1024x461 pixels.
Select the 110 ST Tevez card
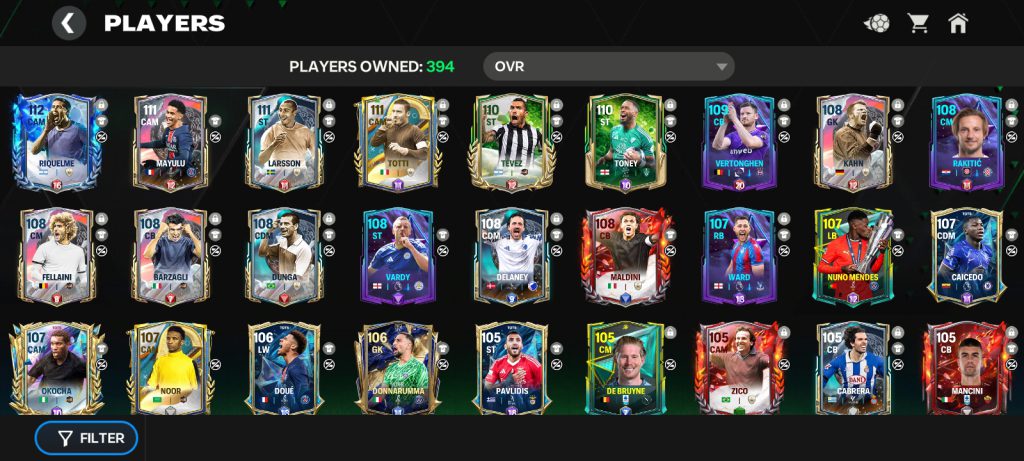[510, 142]
